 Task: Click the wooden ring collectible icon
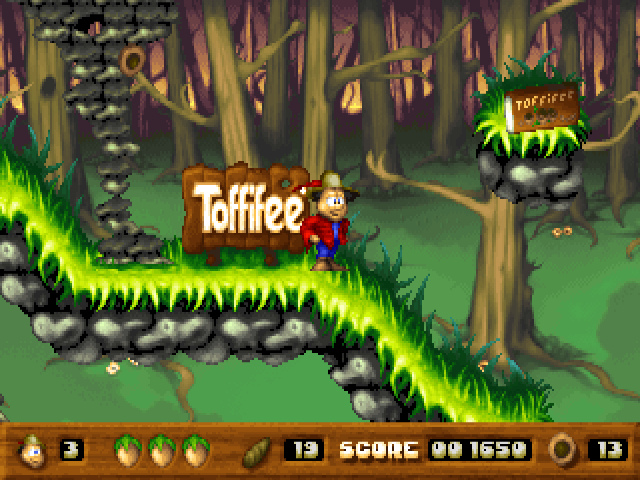pos(563,449)
